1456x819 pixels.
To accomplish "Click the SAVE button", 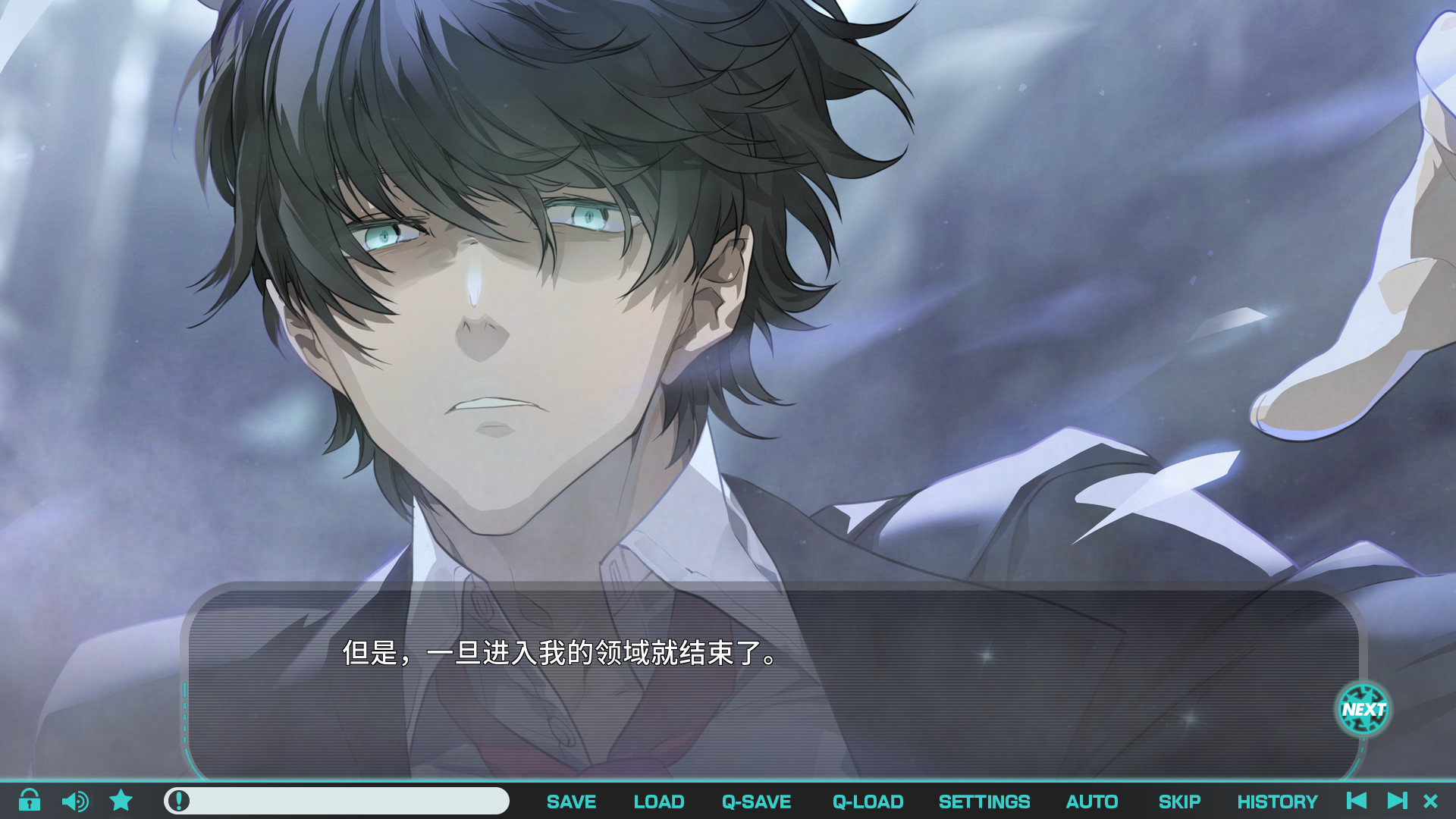I will click(x=571, y=801).
